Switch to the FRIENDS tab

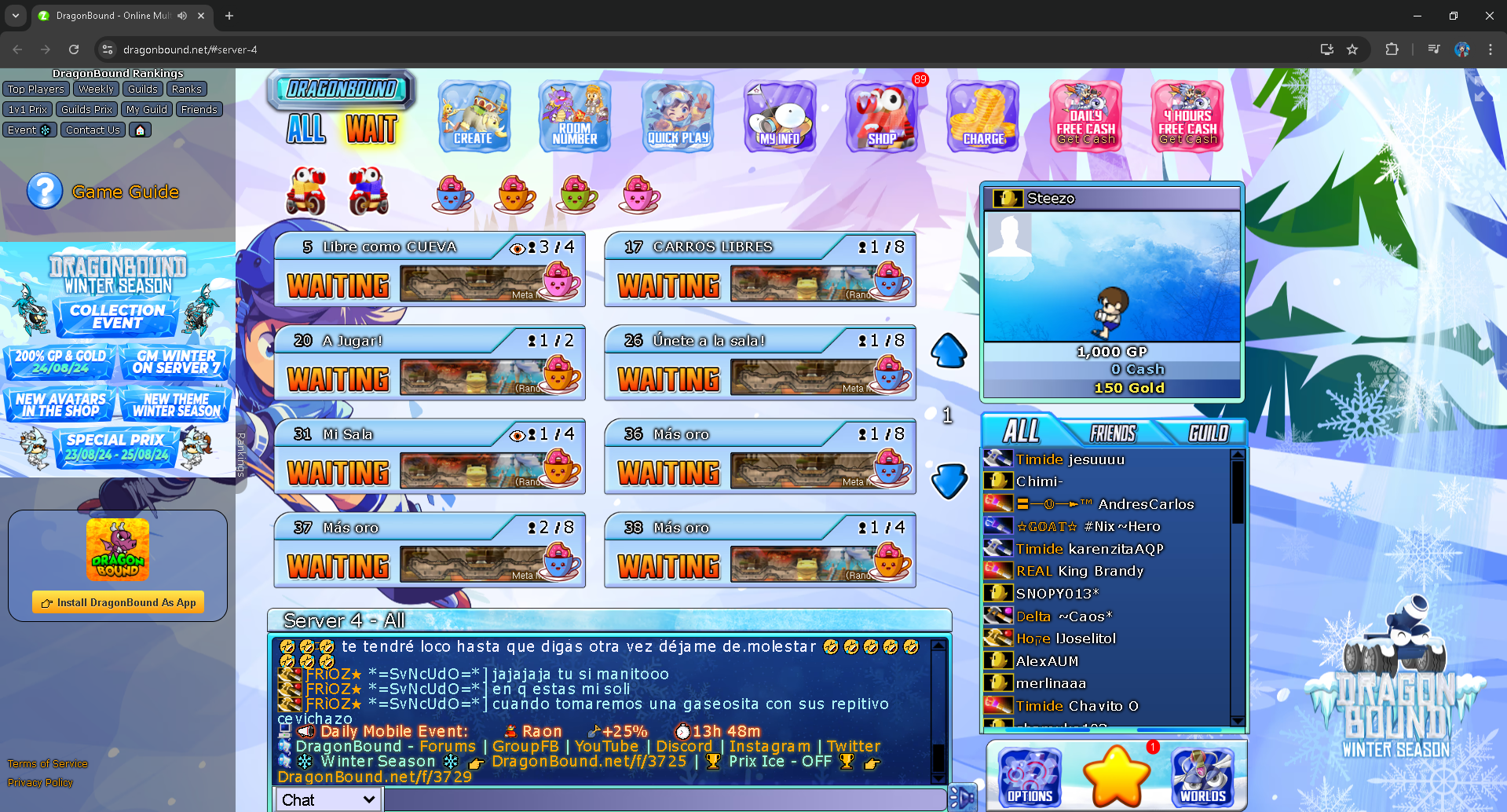1112,433
